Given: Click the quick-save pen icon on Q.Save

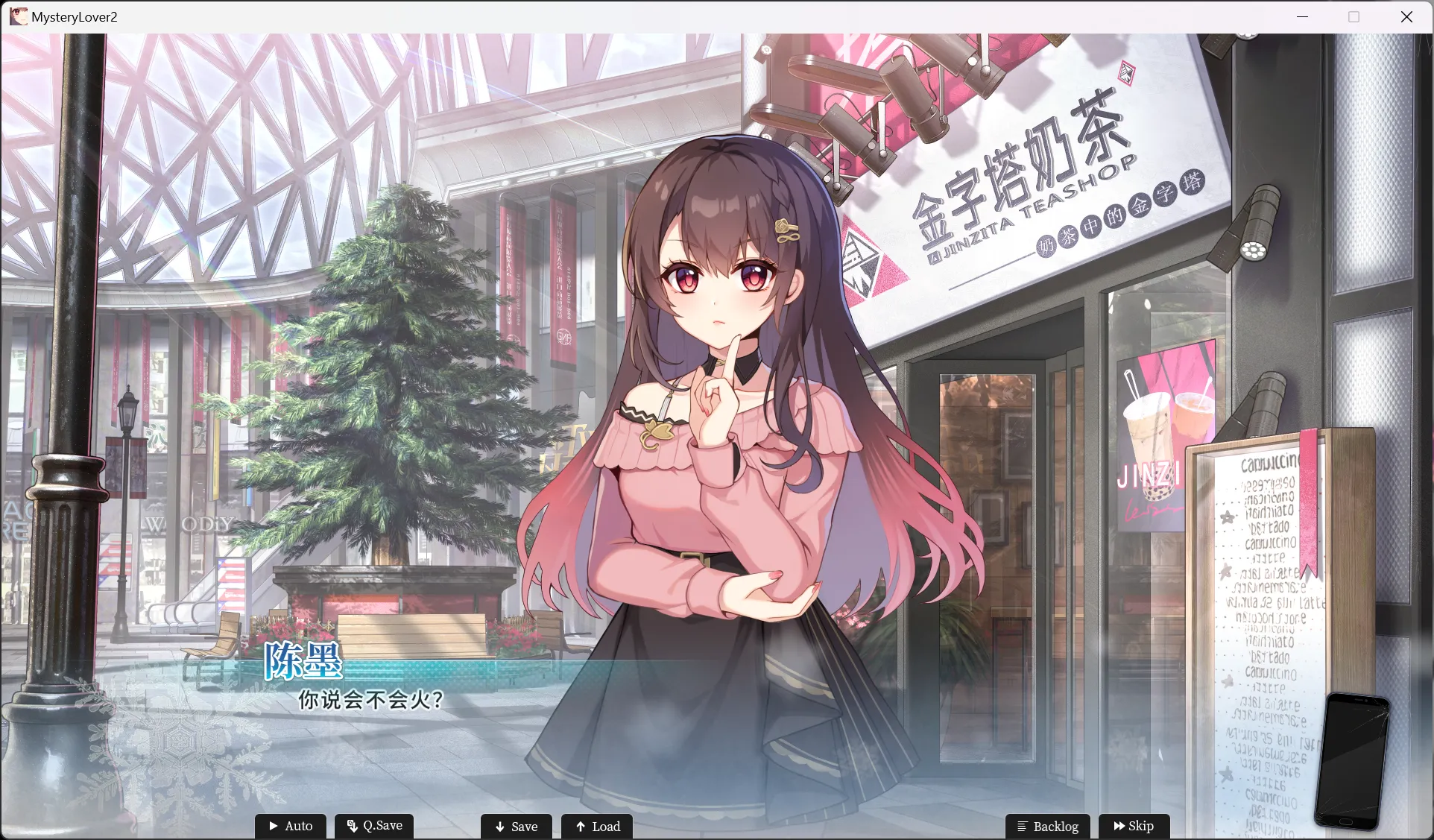Looking at the screenshot, I should tap(350, 826).
